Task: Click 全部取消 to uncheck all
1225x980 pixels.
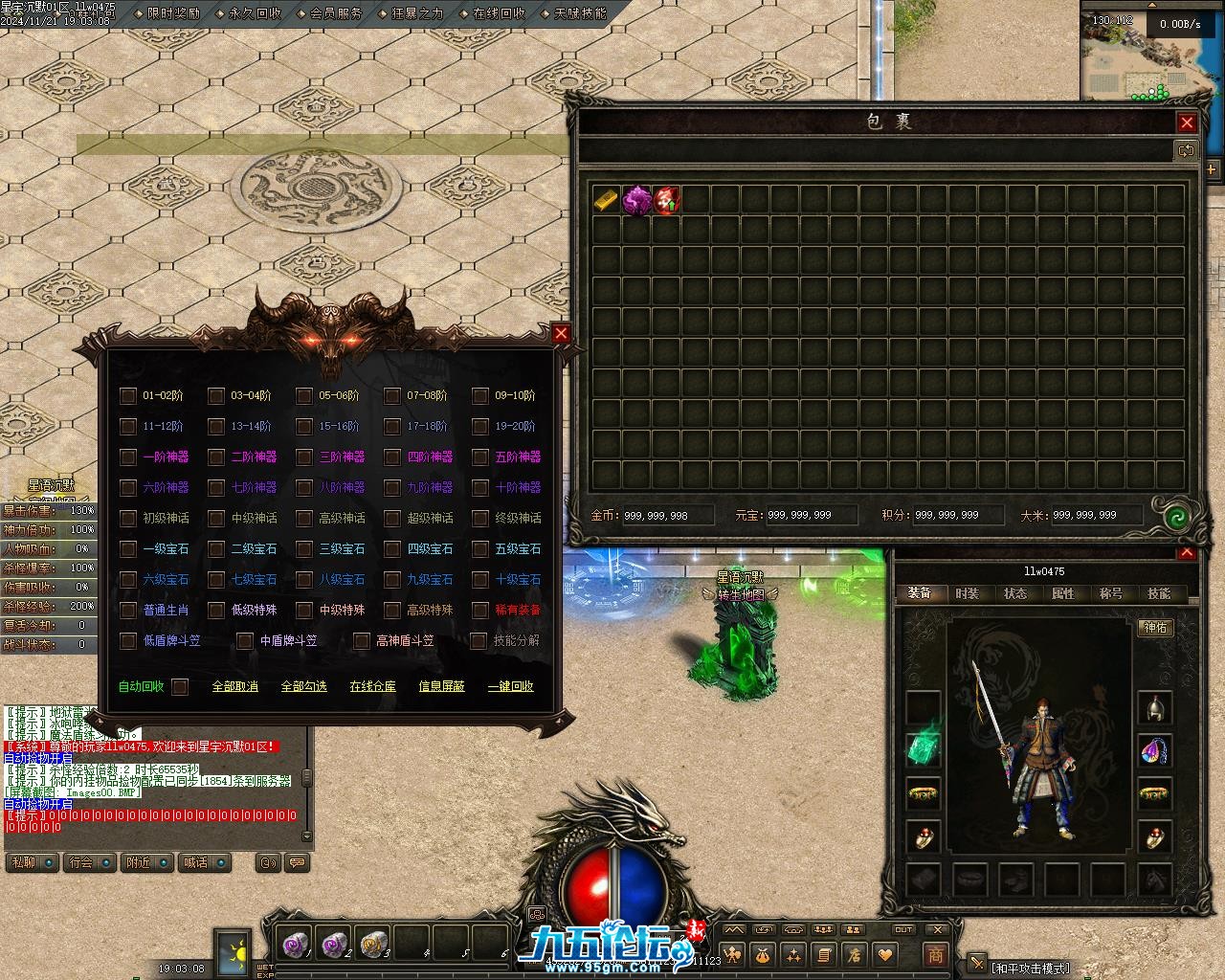Action: pos(234,686)
